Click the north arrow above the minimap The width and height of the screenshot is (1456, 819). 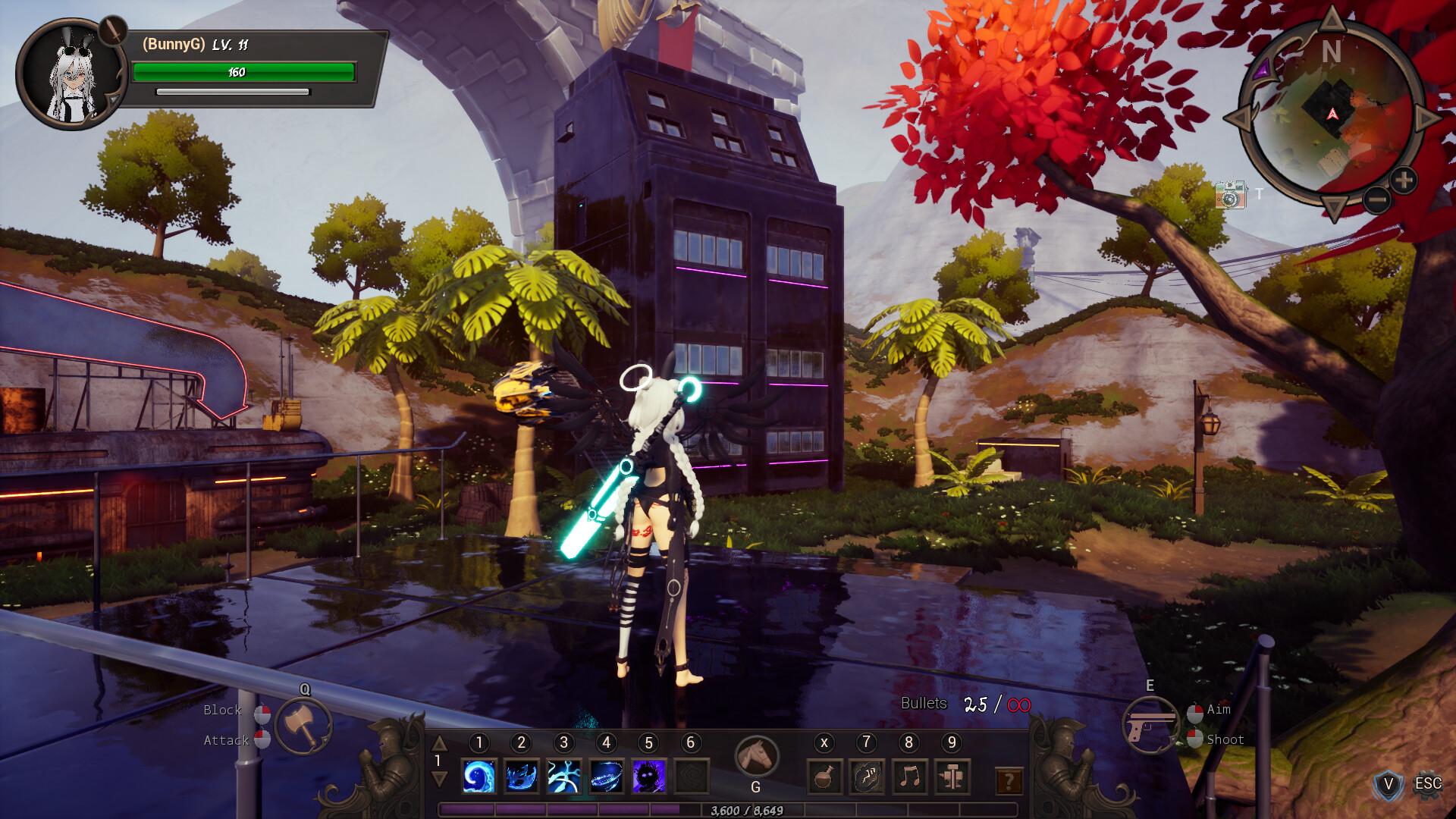pos(1331,20)
